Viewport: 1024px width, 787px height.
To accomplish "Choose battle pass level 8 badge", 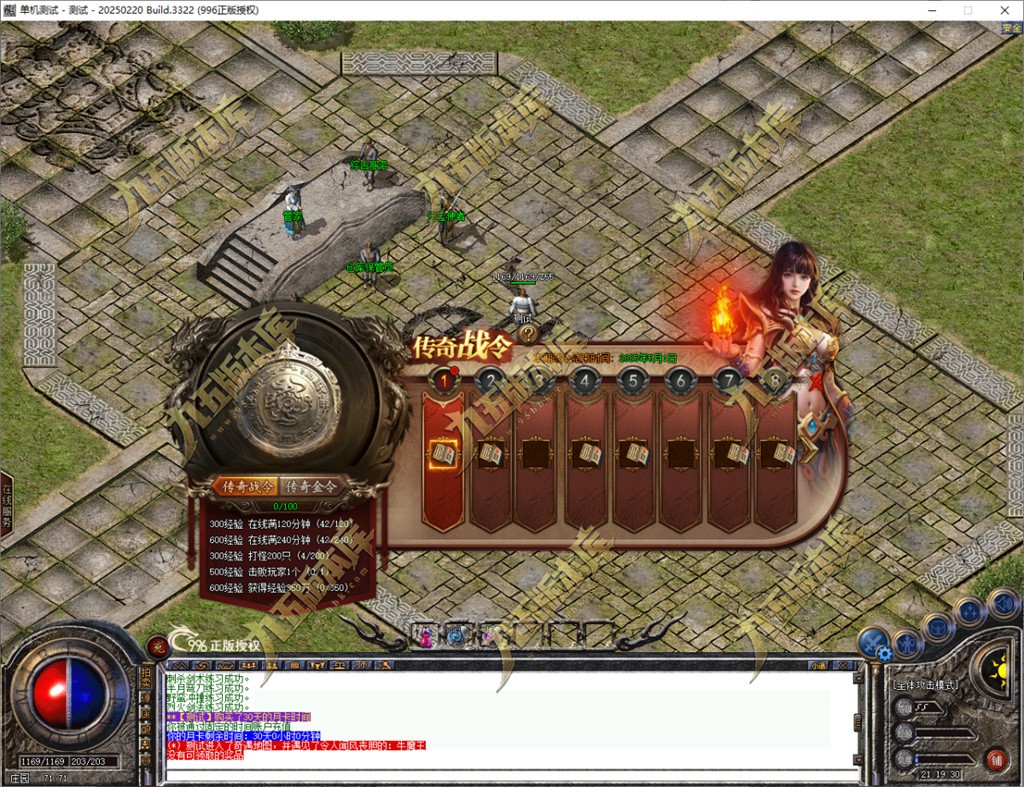I will (x=775, y=380).
